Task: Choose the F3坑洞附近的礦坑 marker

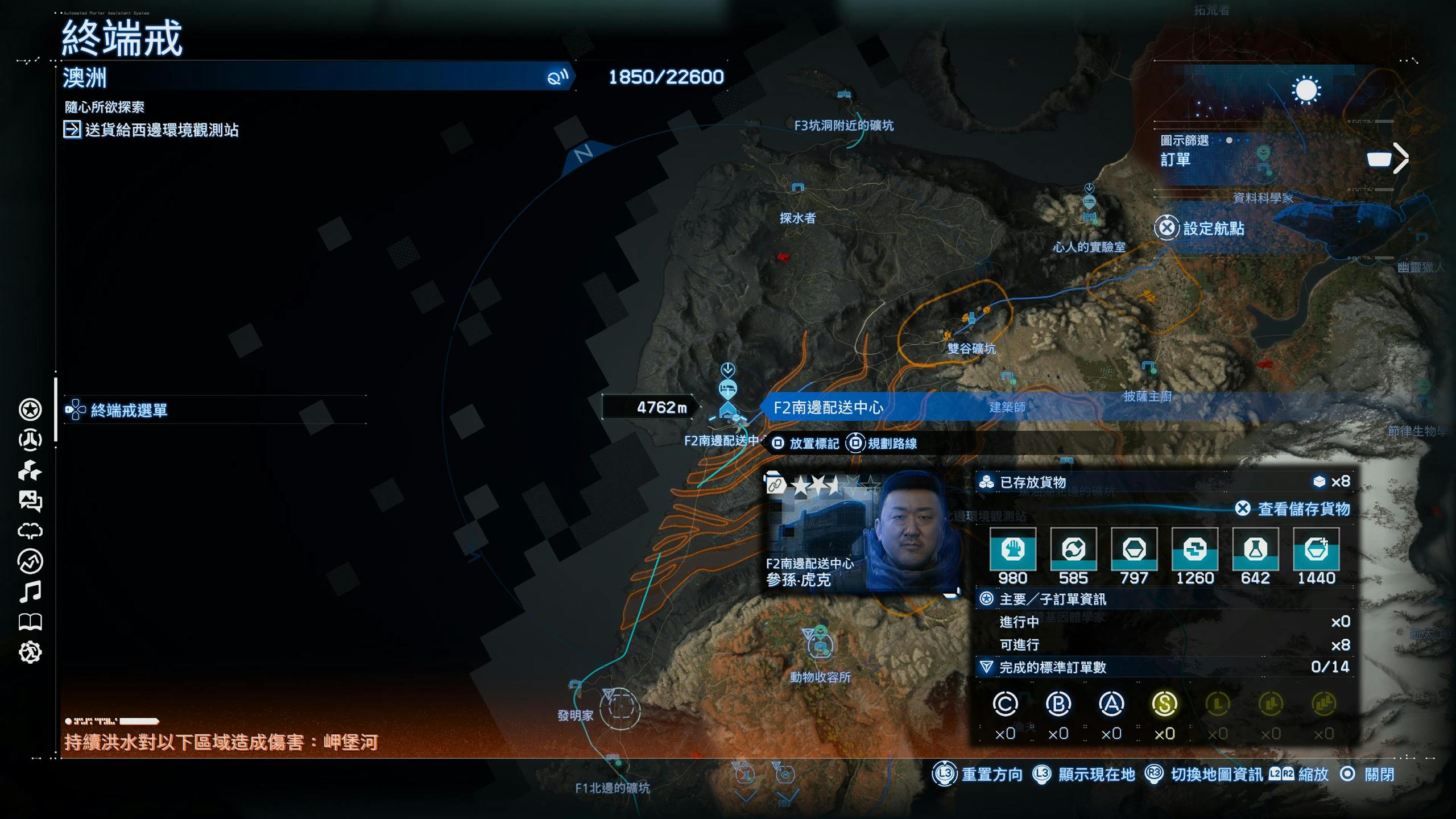Action: point(844,94)
